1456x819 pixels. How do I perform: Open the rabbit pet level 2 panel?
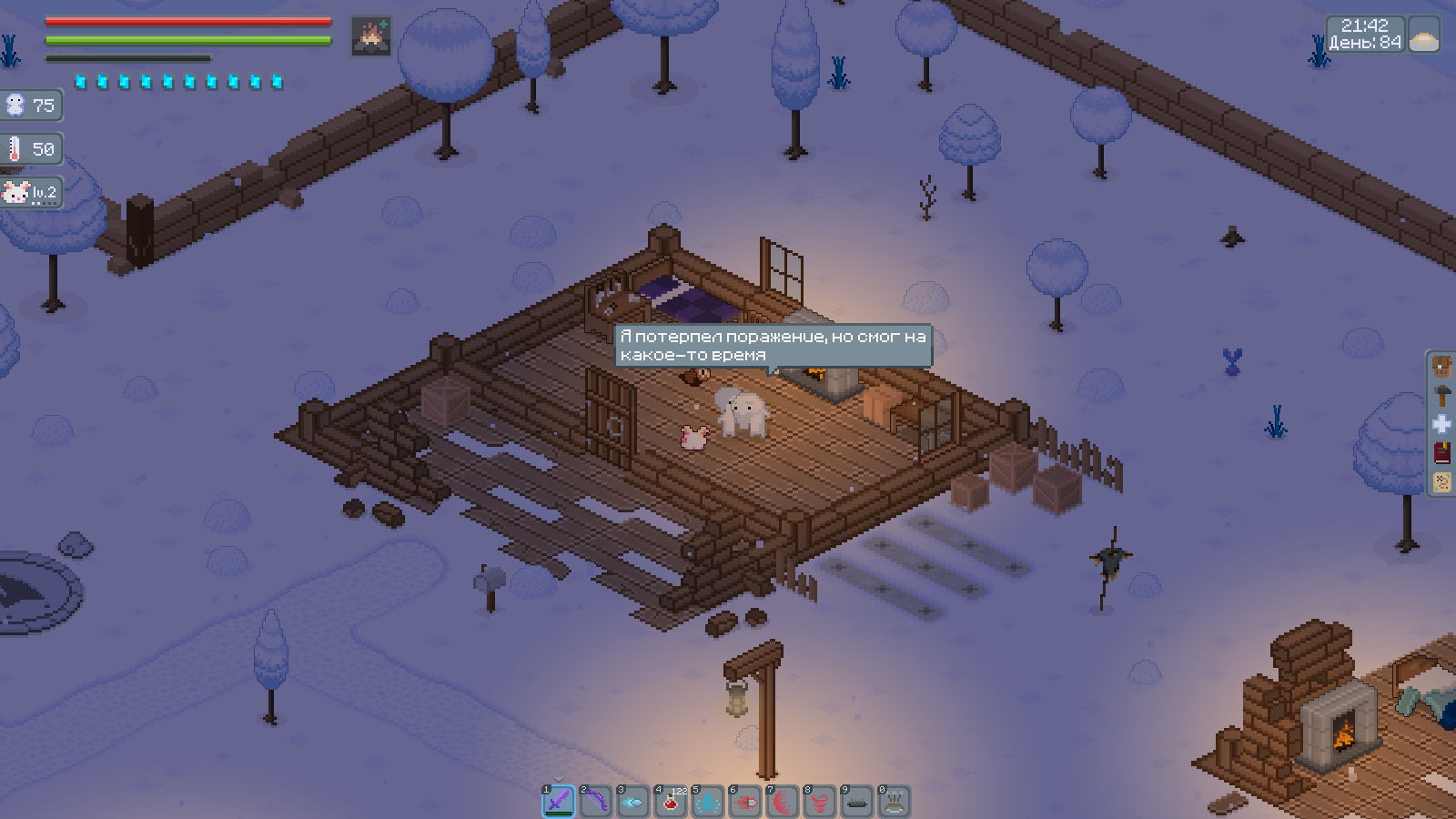[32, 192]
